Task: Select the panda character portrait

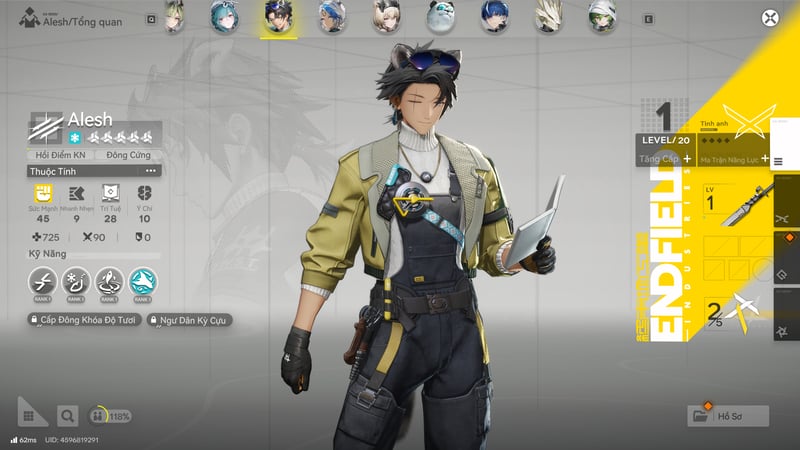Action: point(440,16)
